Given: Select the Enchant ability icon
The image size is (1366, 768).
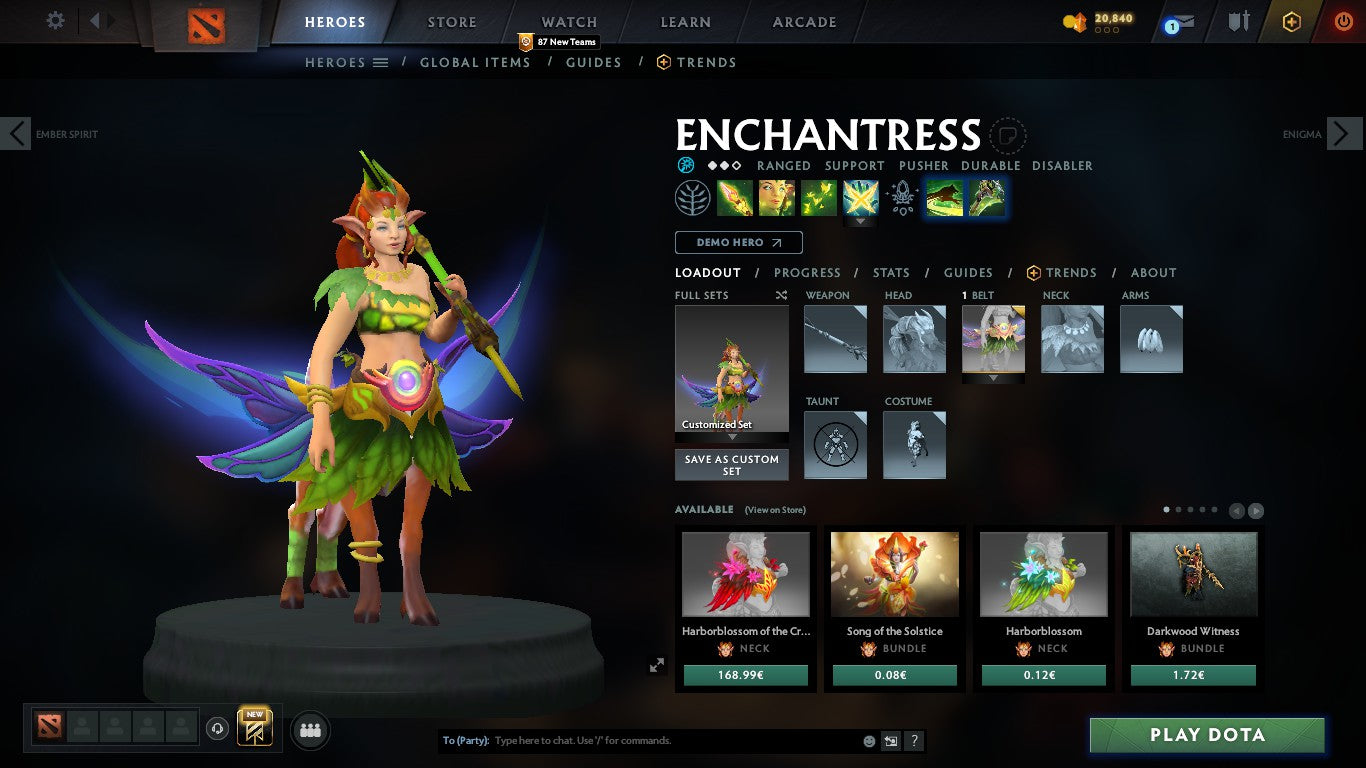Looking at the screenshot, I should (x=778, y=197).
